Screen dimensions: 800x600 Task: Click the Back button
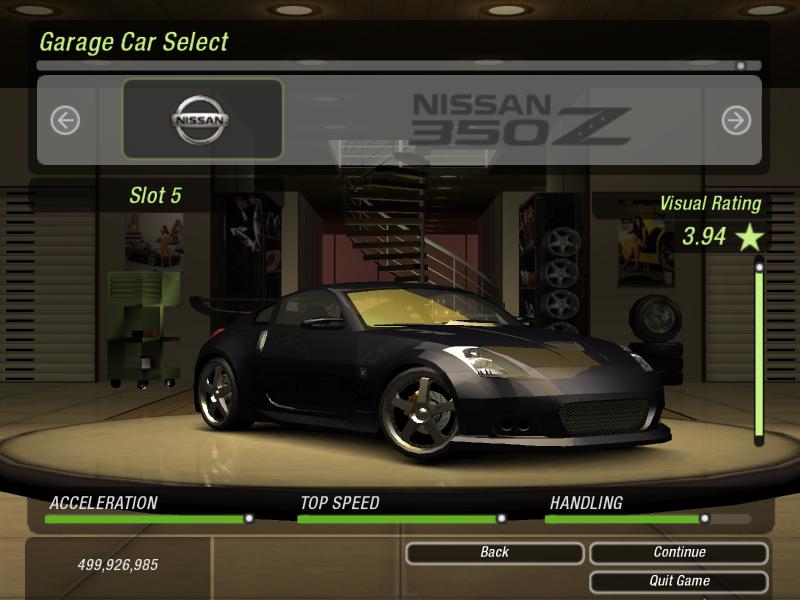494,552
